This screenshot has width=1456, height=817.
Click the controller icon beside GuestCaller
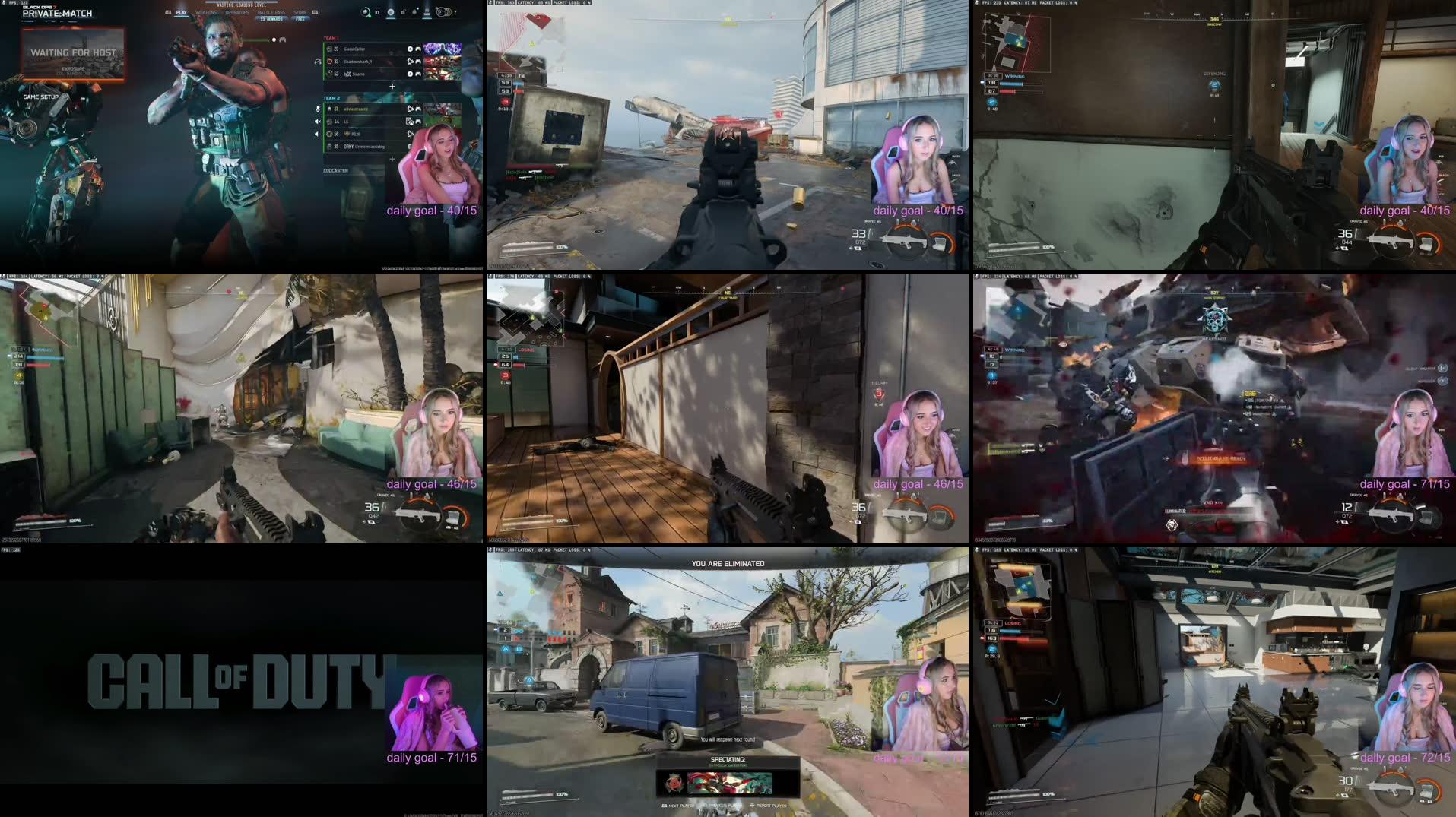point(417,49)
